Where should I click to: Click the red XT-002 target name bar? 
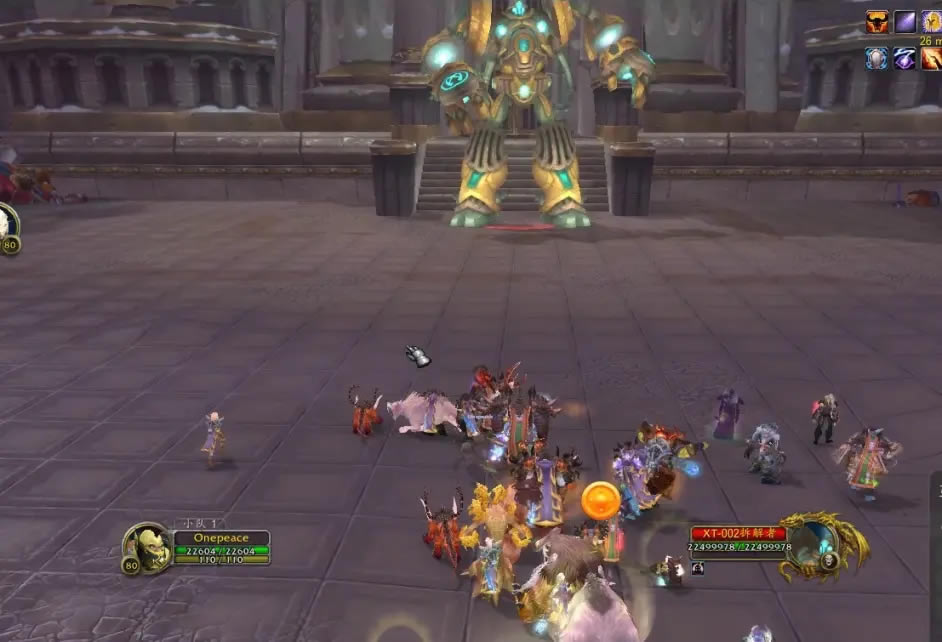(738, 533)
